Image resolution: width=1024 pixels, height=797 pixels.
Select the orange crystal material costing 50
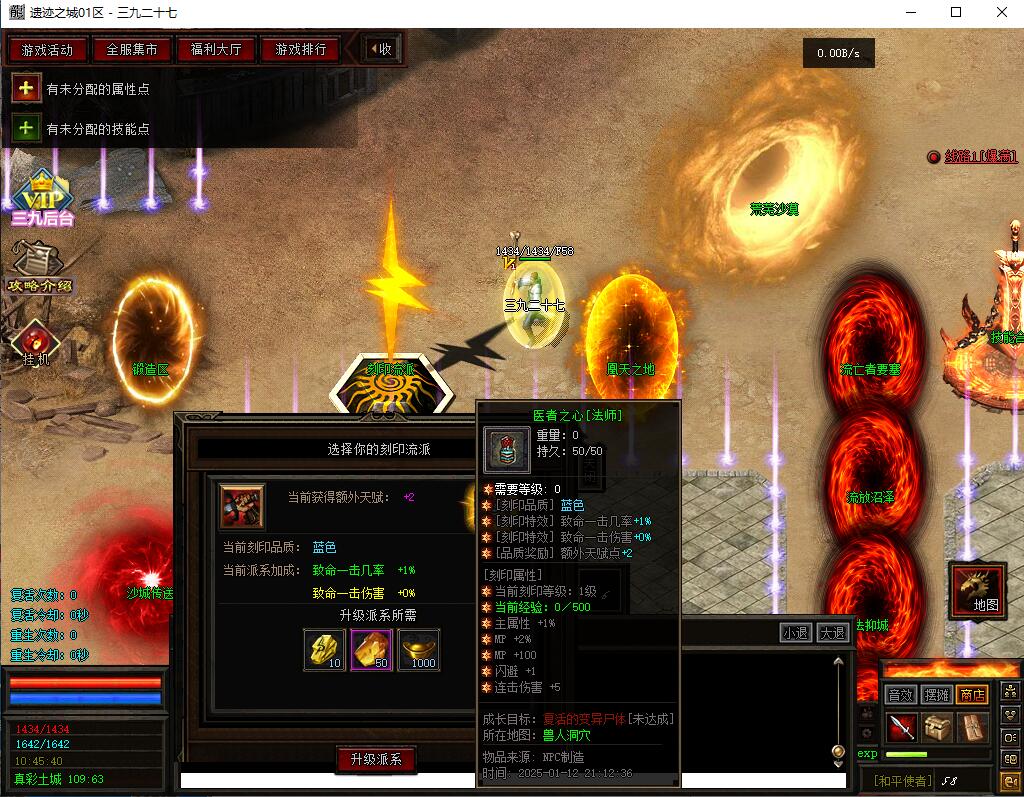(371, 649)
